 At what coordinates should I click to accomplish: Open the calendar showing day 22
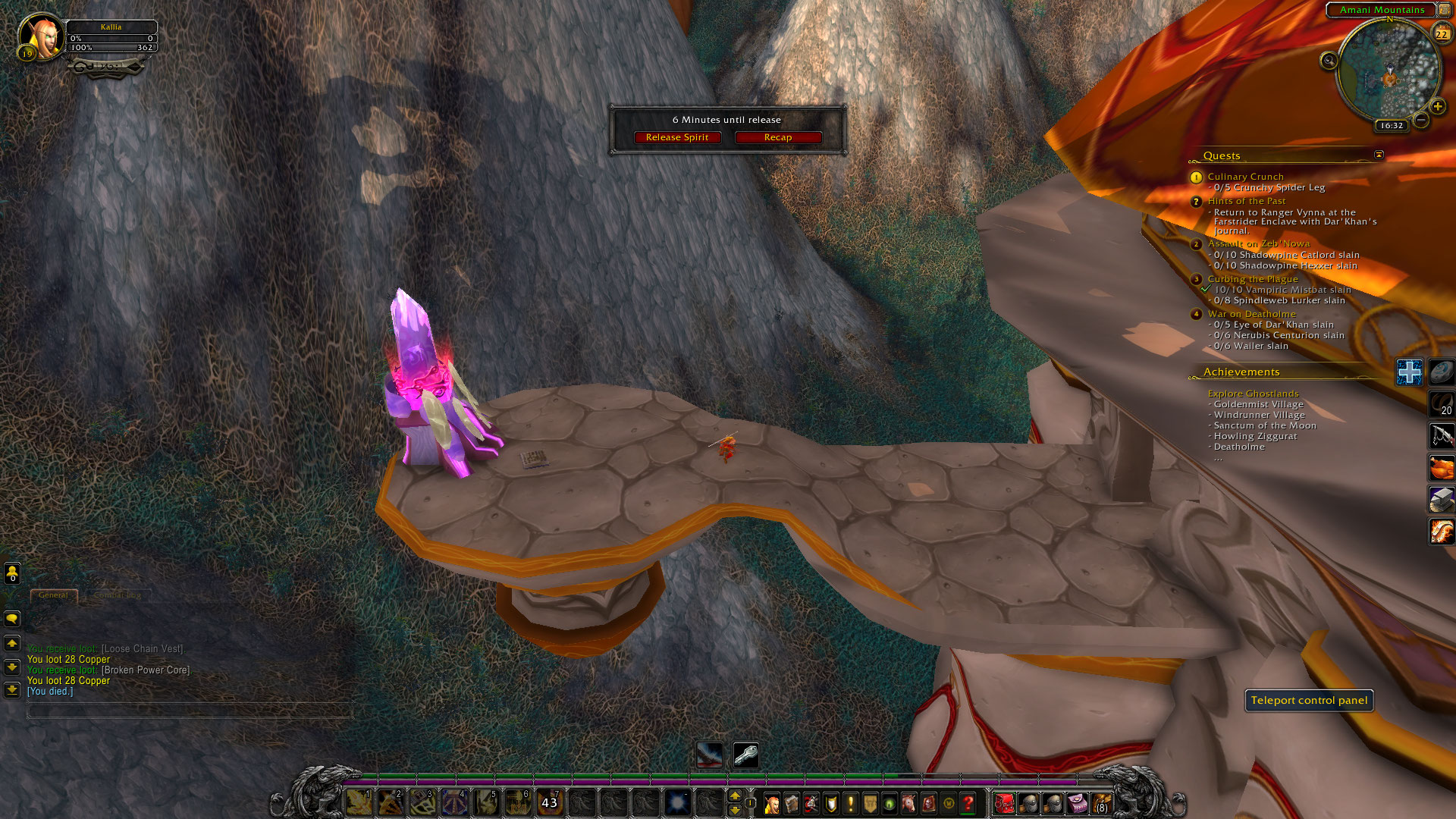pos(1441,34)
